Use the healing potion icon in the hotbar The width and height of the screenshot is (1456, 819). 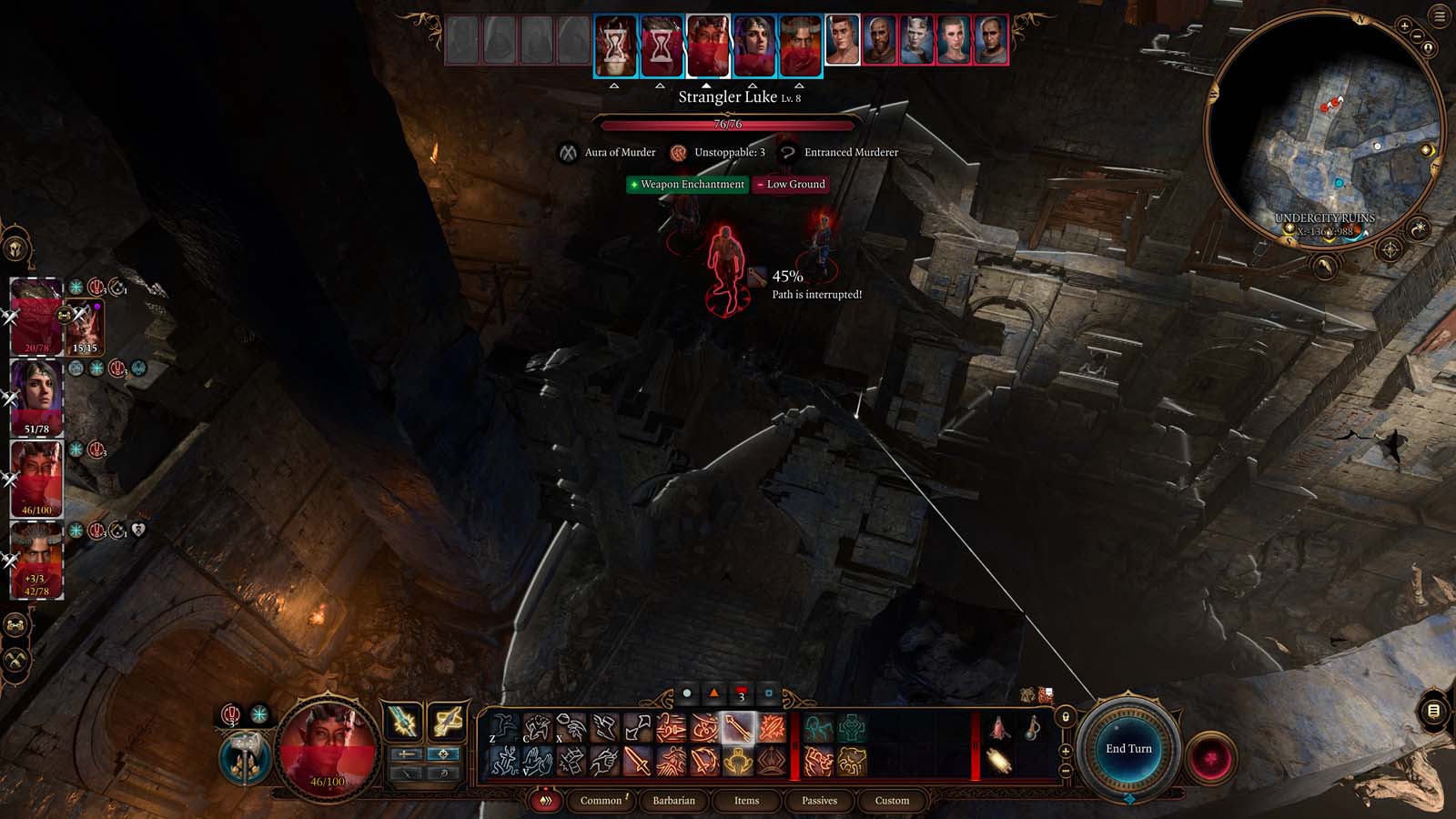[1032, 727]
